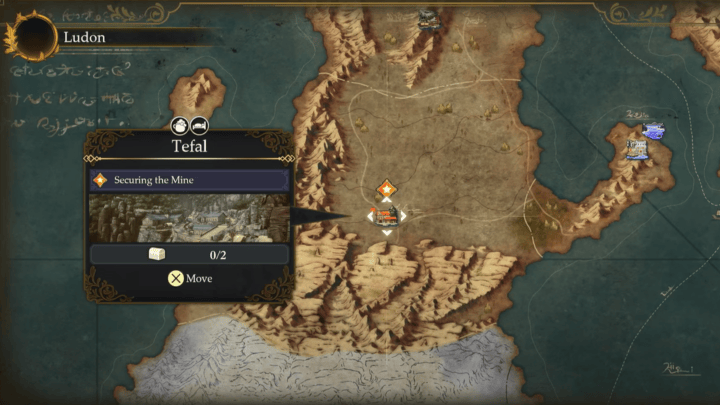The image size is (720, 405).
Task: Click the pot icon above the Tefal title
Action: click(180, 126)
